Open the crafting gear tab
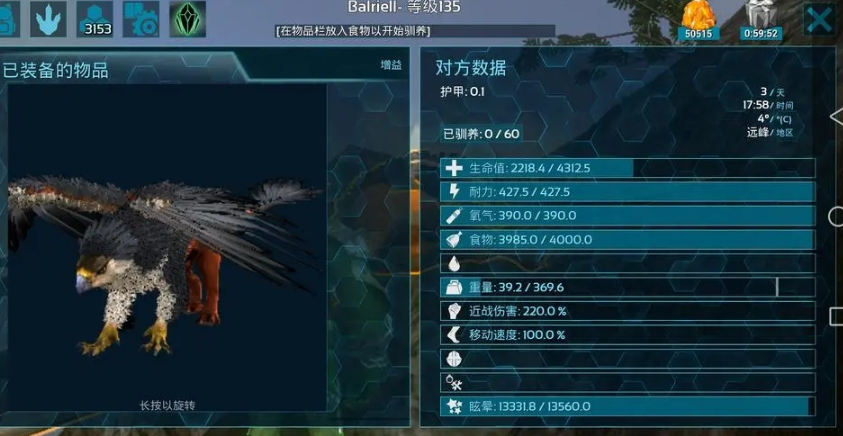The image size is (843, 436). [140, 19]
